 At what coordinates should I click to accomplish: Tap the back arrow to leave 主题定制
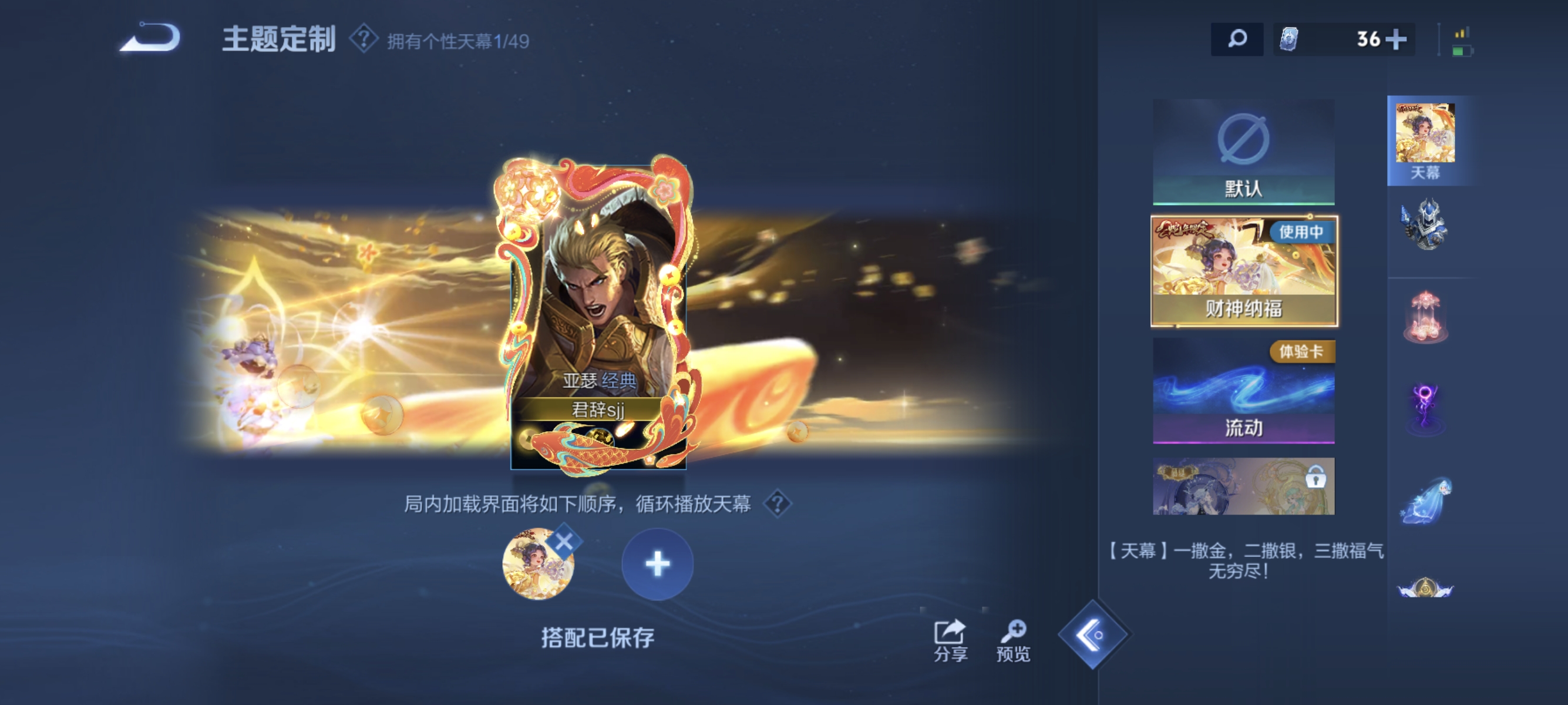149,38
